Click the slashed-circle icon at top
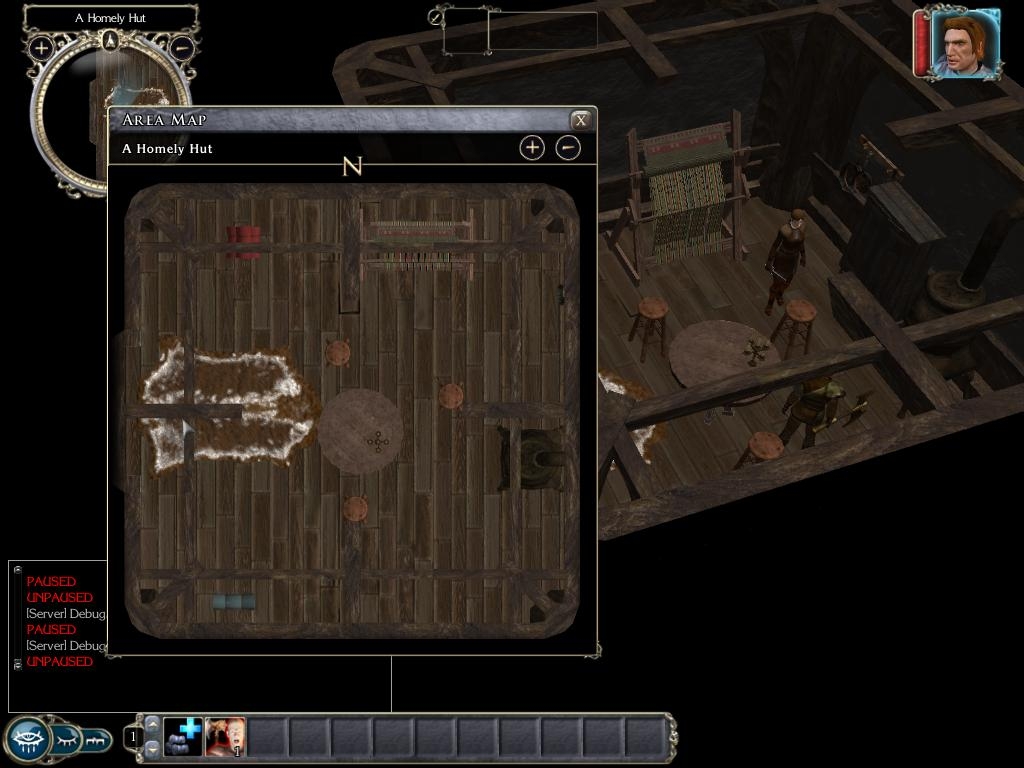Image resolution: width=1024 pixels, height=768 pixels. point(436,17)
